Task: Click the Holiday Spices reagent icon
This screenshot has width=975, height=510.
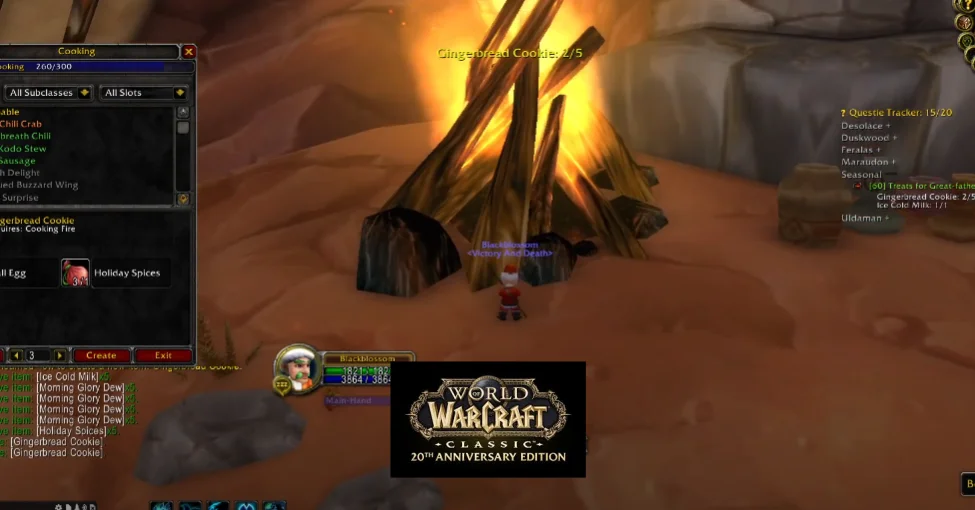Action: [x=75, y=273]
